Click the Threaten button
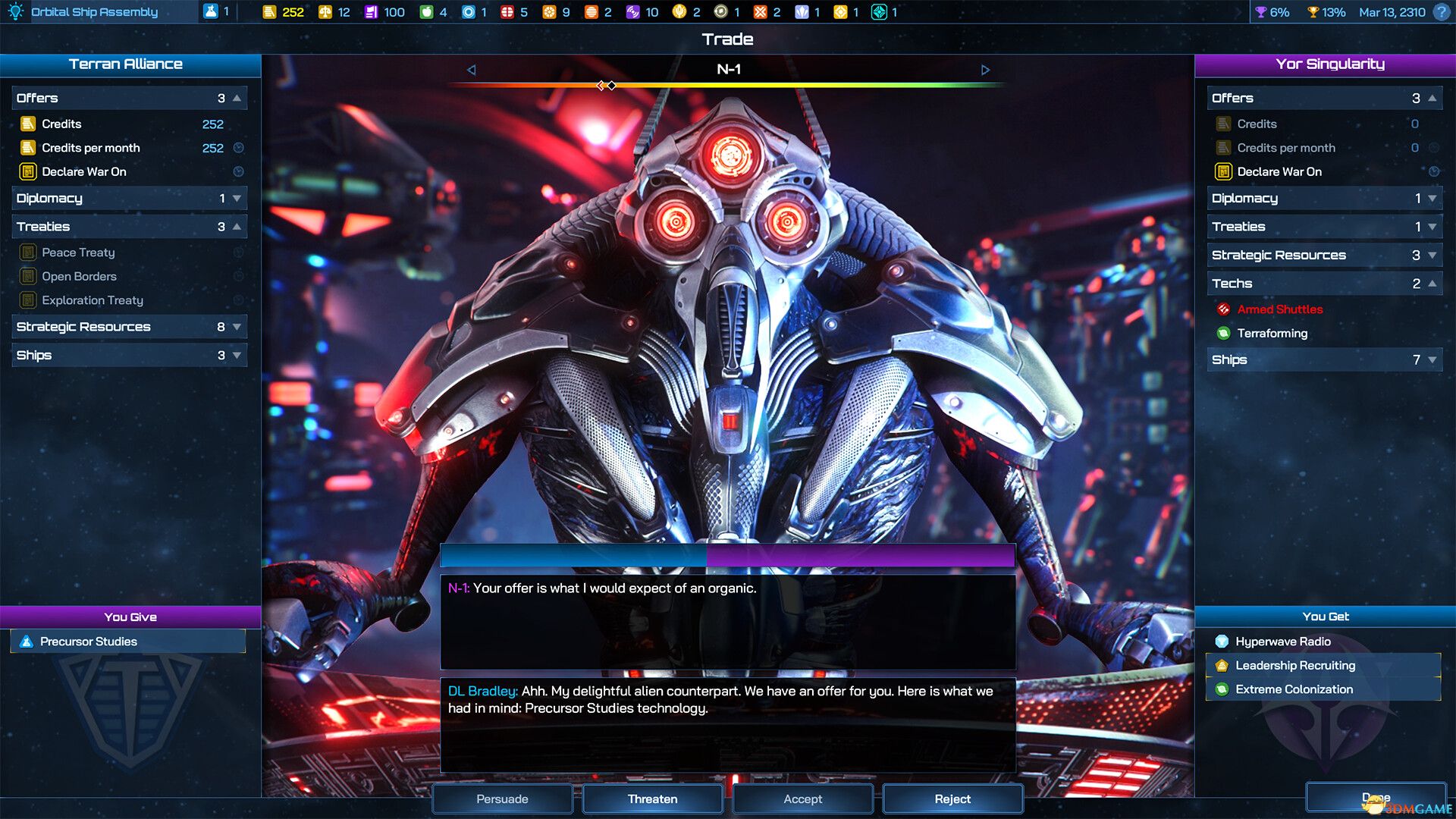This screenshot has width=1456, height=819. [x=651, y=799]
